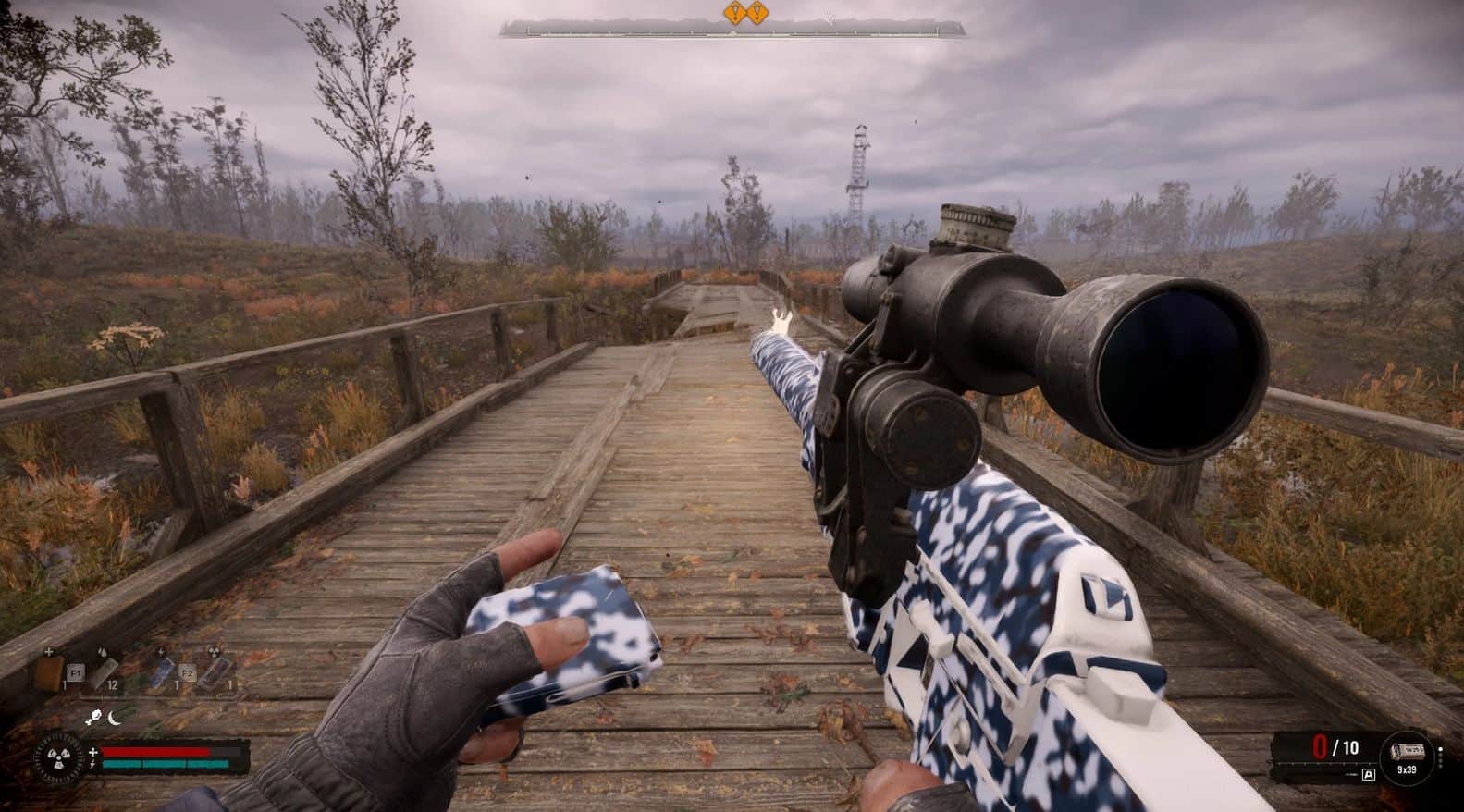Click the left orange quest marker on compass

[x=736, y=13]
